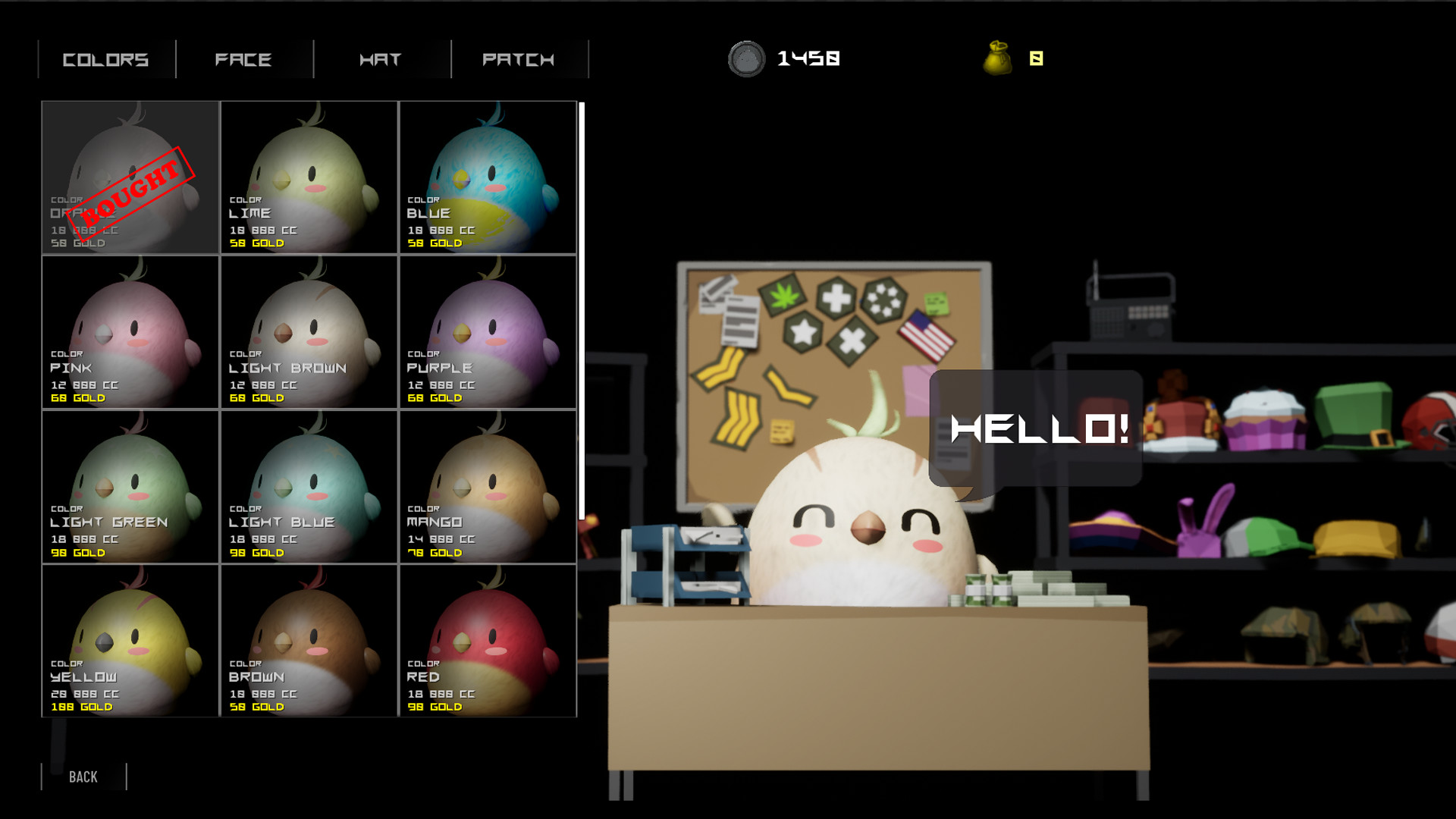Screen dimensions: 1456x819
Task: Select the Blue bird color
Action: (x=488, y=178)
